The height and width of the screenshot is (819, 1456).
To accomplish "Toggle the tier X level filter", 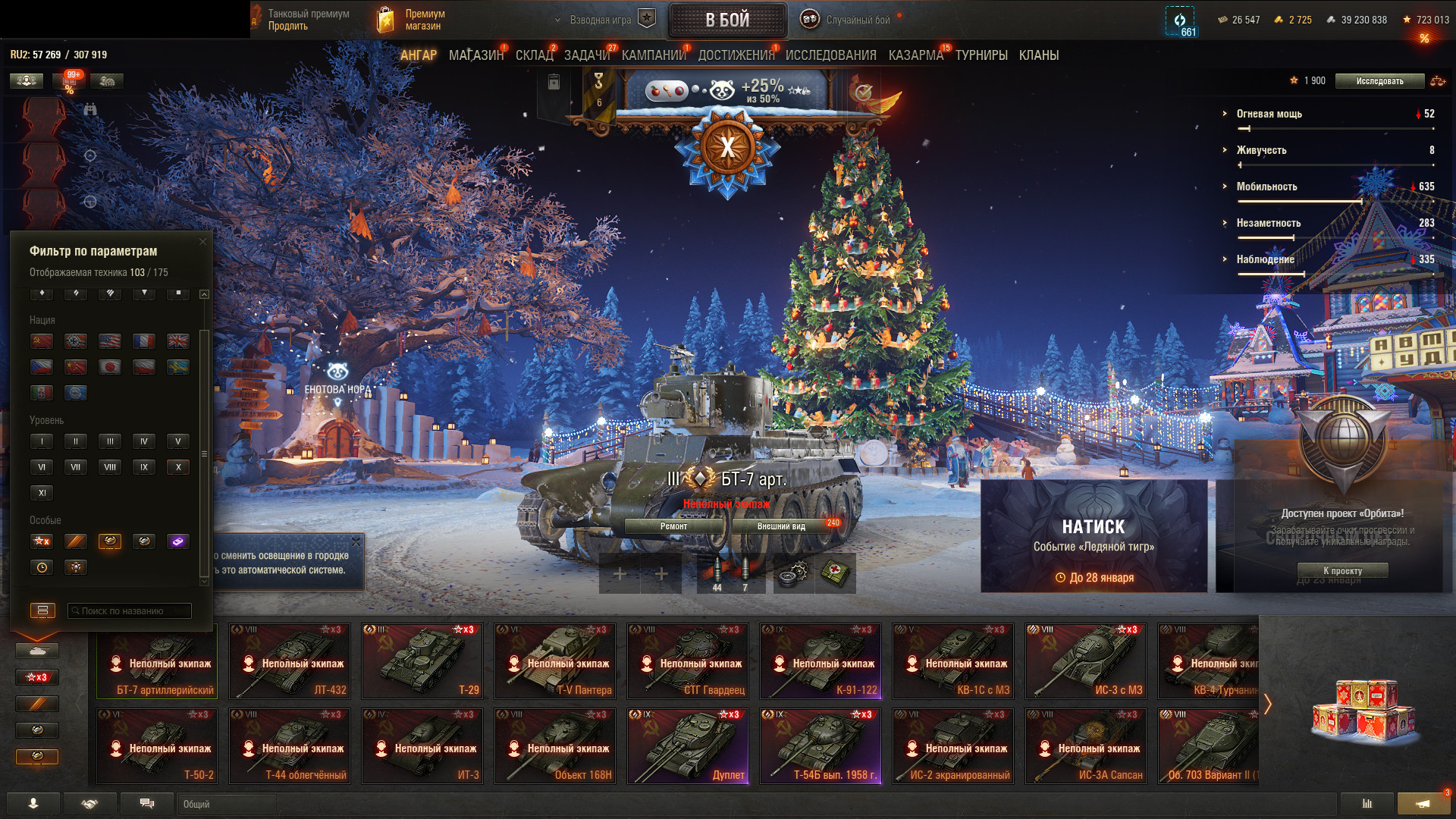I will click(x=178, y=467).
